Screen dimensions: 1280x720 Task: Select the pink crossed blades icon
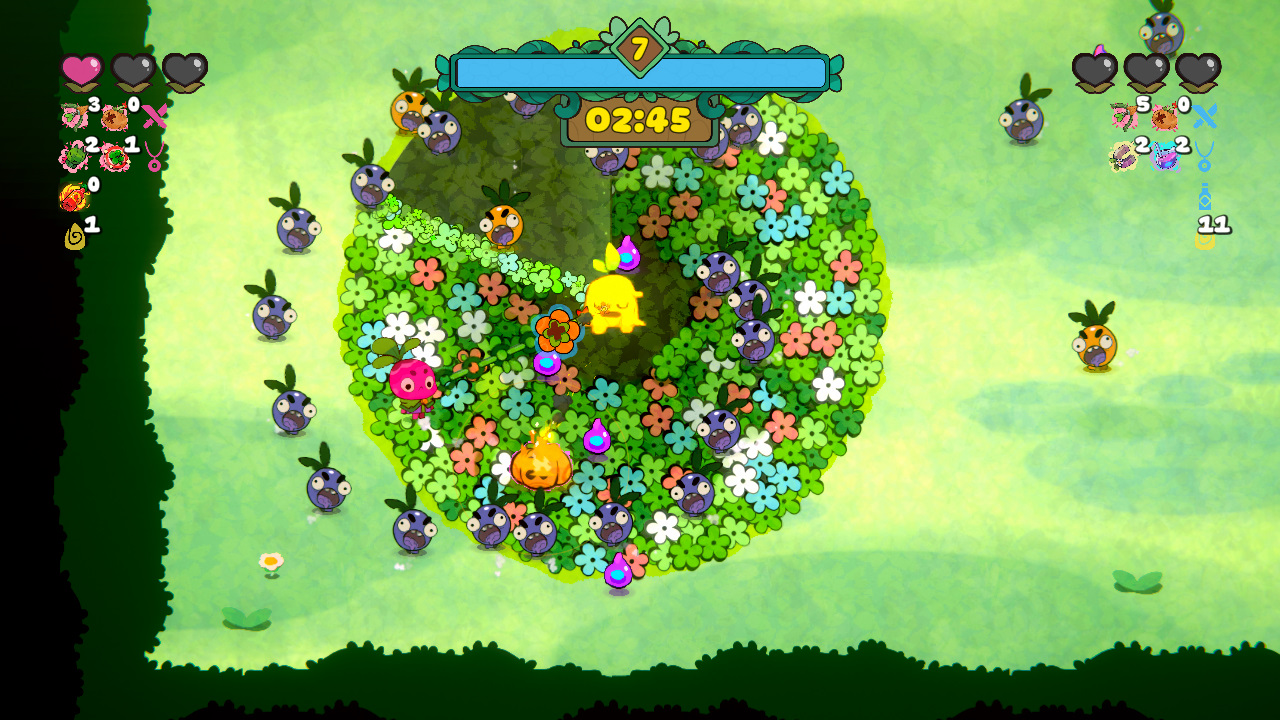(x=154, y=117)
